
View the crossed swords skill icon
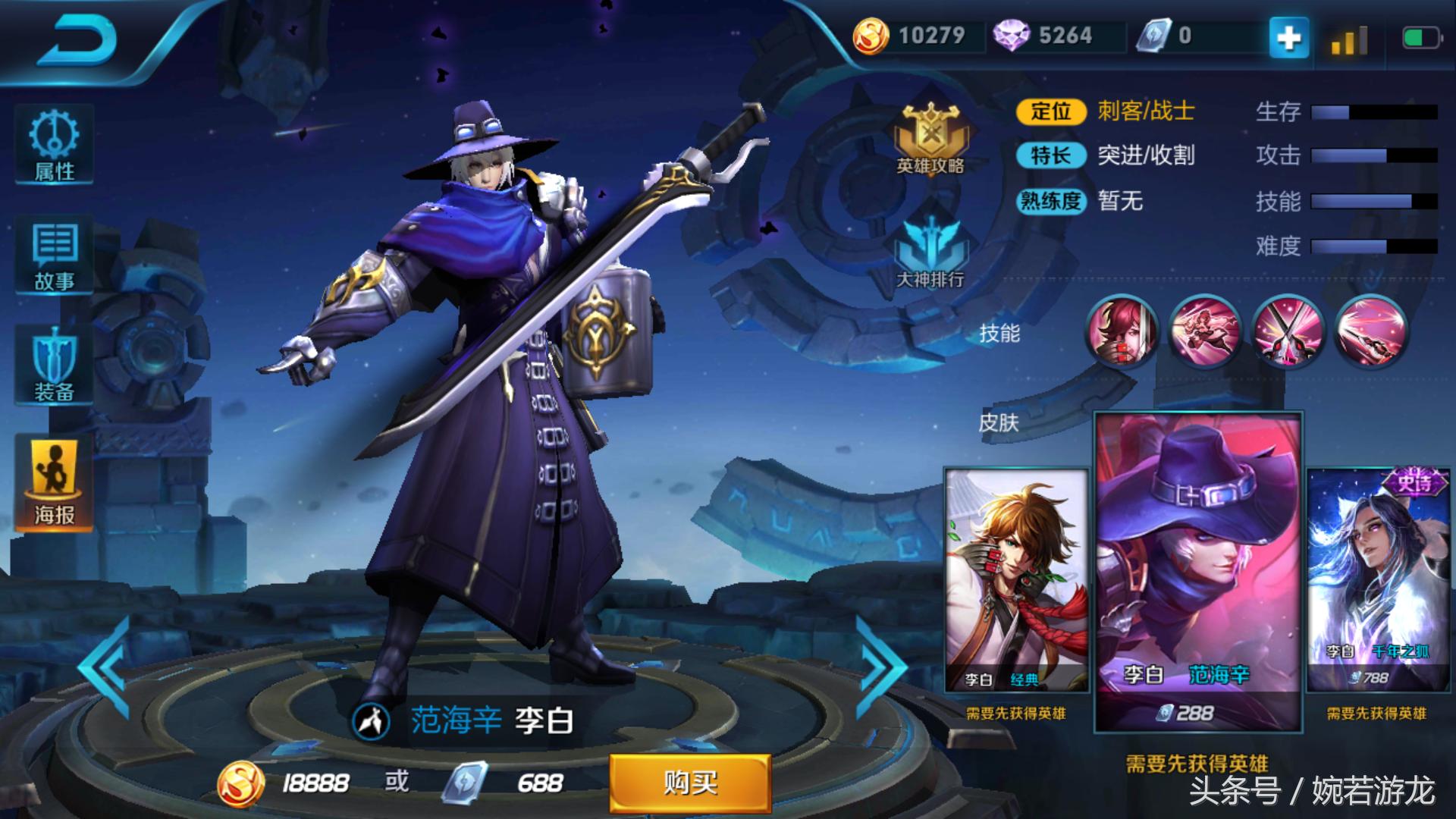coord(1288,331)
